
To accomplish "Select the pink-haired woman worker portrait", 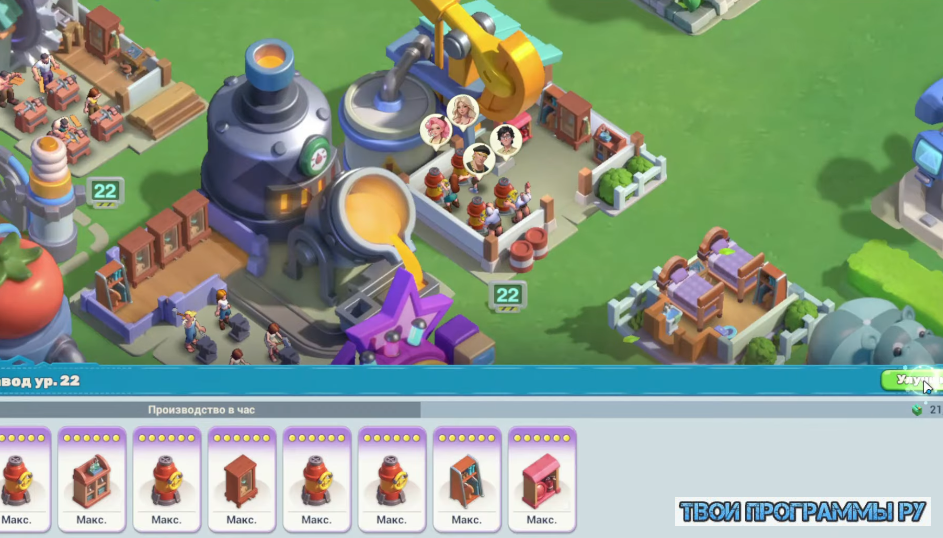I will (436, 130).
